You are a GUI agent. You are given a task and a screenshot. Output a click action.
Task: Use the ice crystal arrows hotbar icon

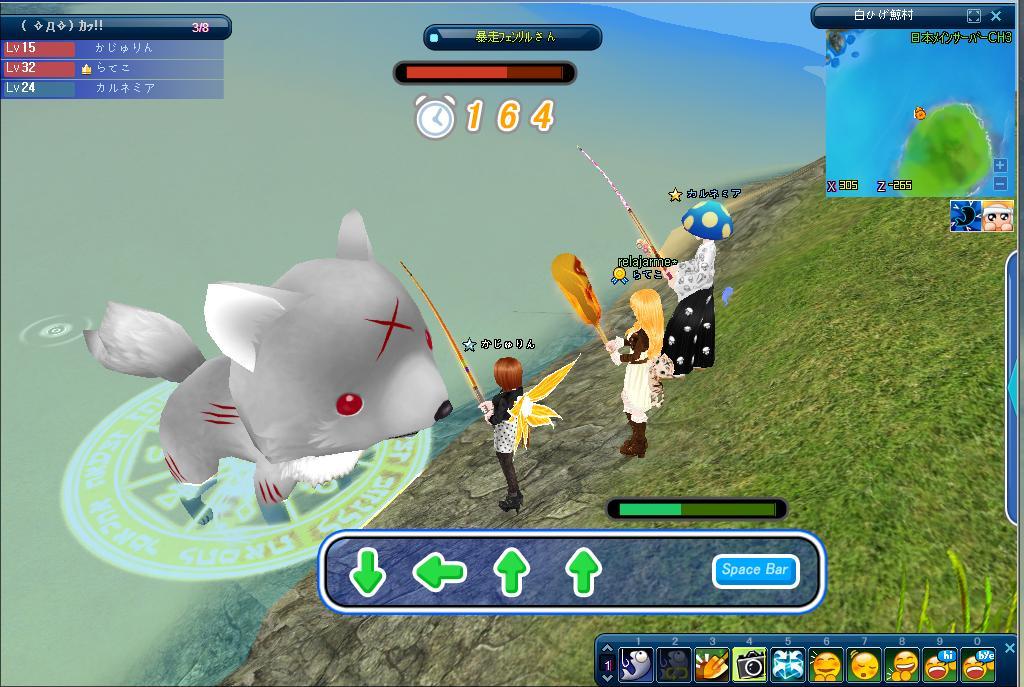click(x=787, y=664)
